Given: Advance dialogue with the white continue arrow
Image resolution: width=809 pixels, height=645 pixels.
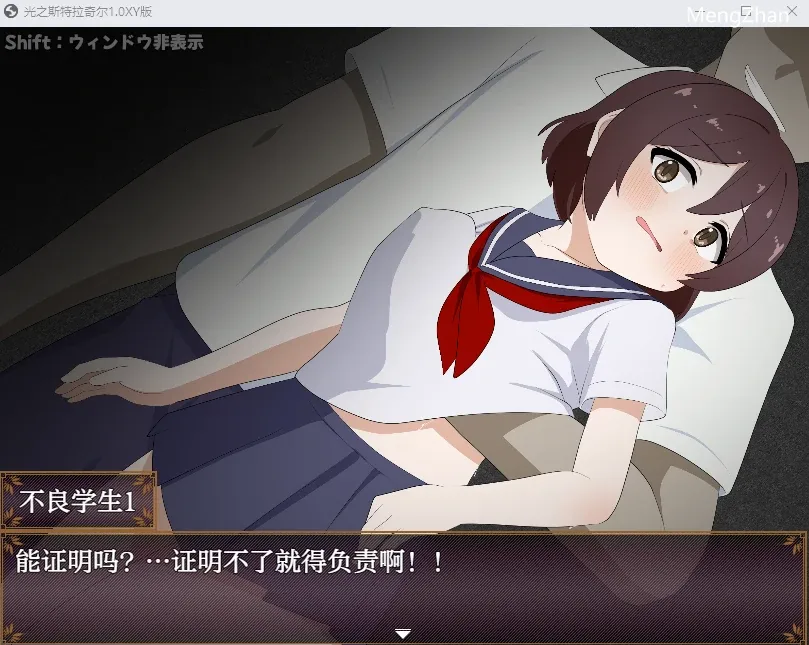Looking at the screenshot, I should [x=403, y=633].
